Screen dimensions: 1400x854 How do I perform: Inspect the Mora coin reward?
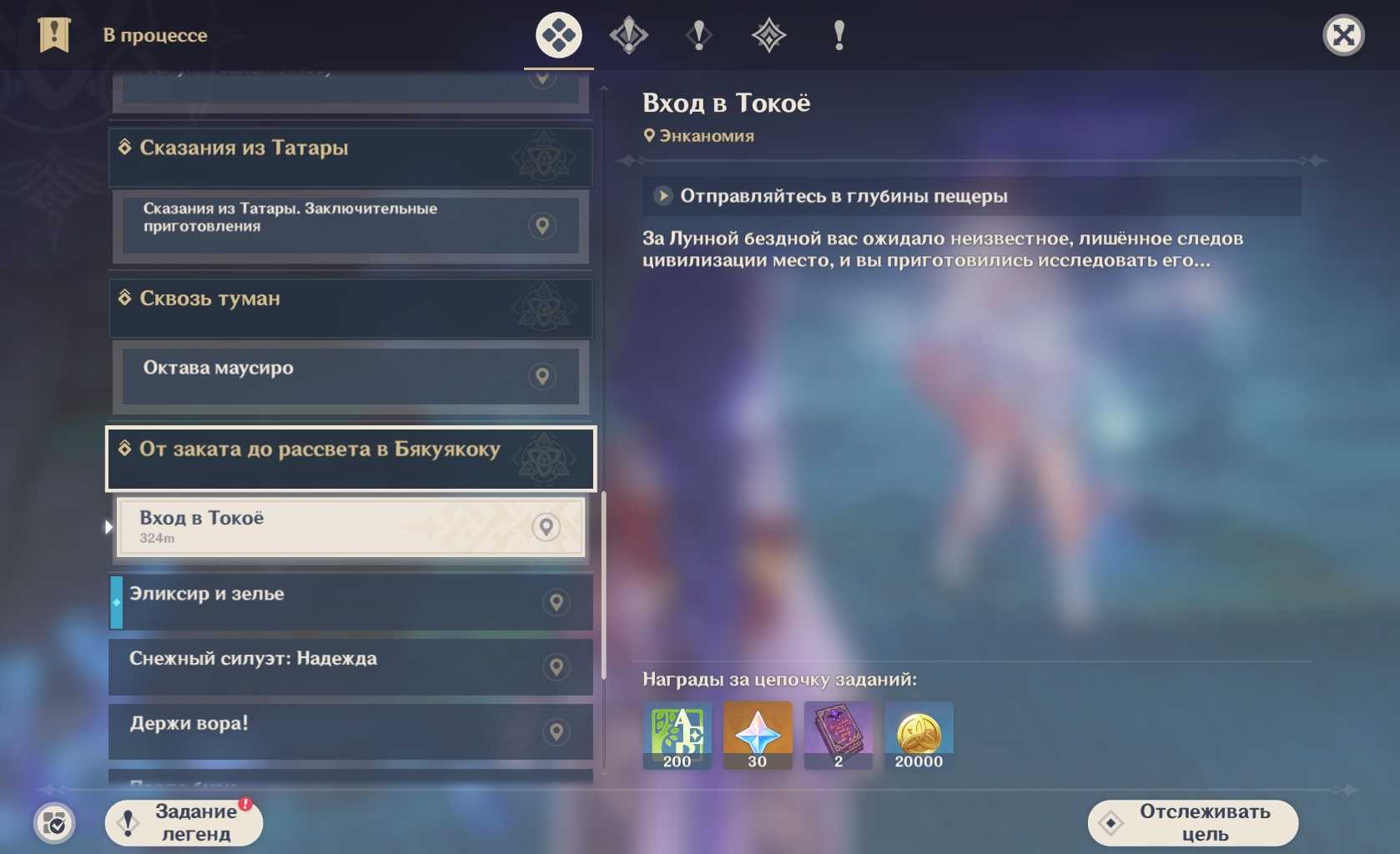tap(919, 735)
